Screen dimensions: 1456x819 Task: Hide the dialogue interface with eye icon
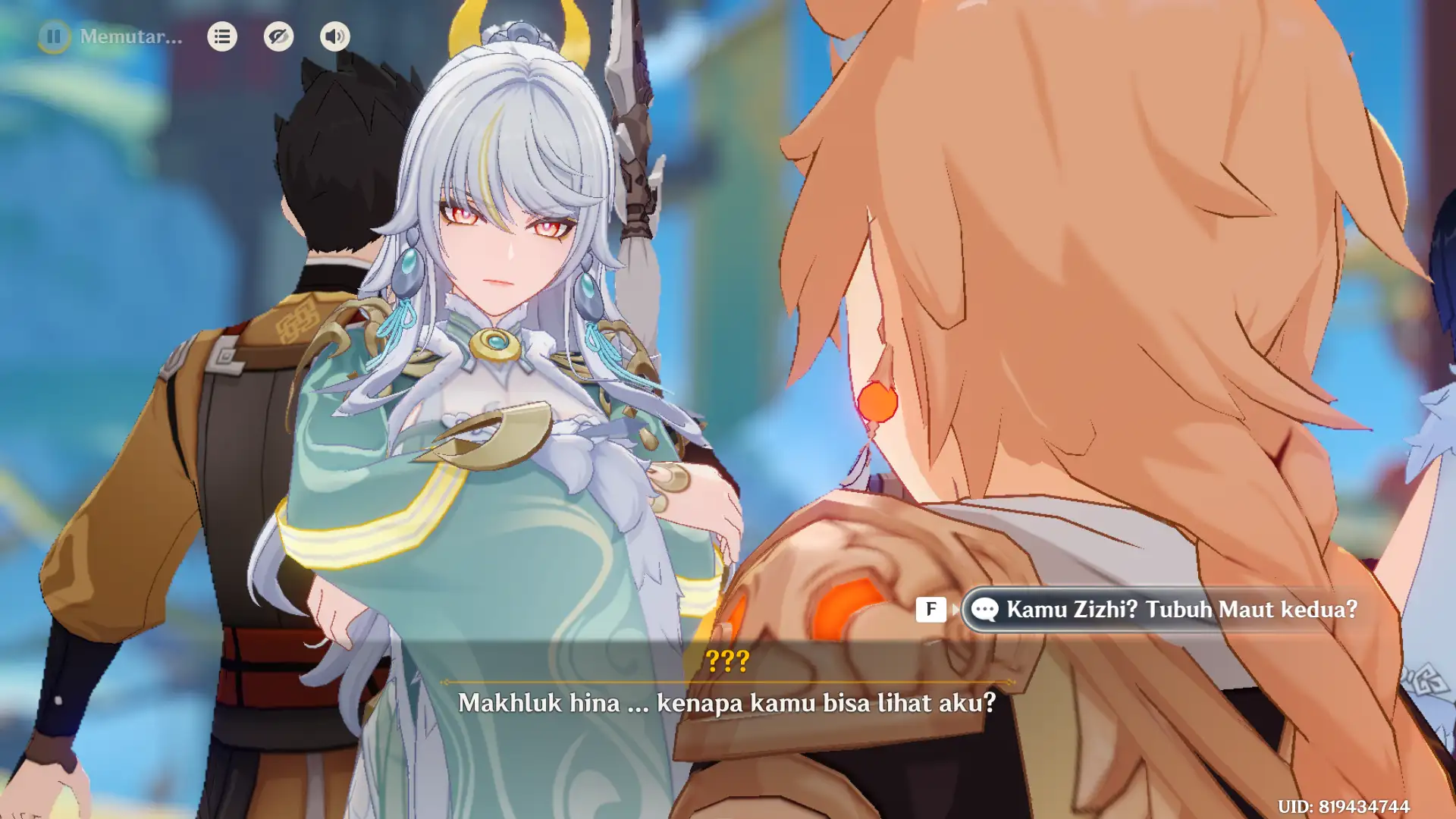[278, 36]
